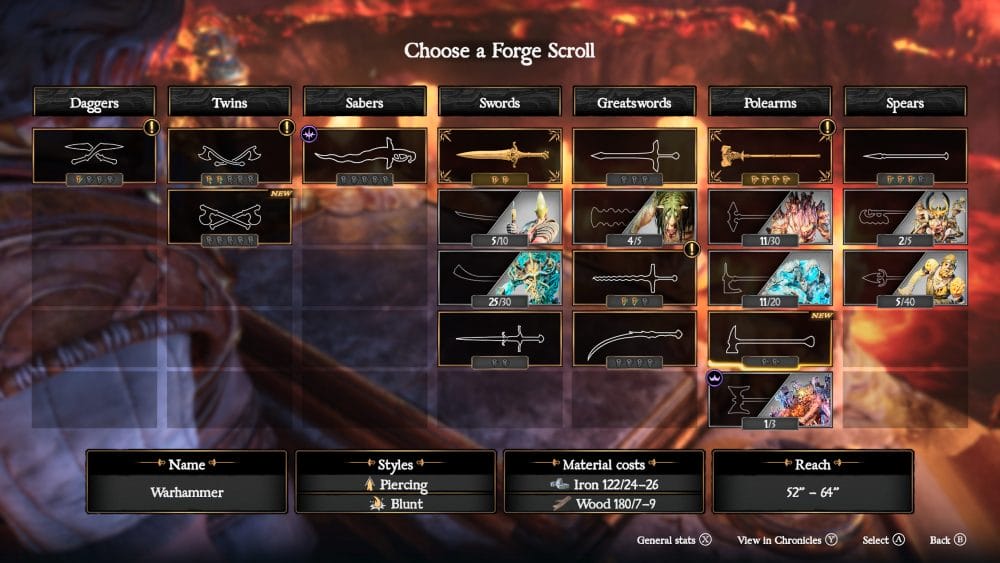The height and width of the screenshot is (563, 1000).
Task: Select the golden polearm hammer scroll
Action: (770, 155)
